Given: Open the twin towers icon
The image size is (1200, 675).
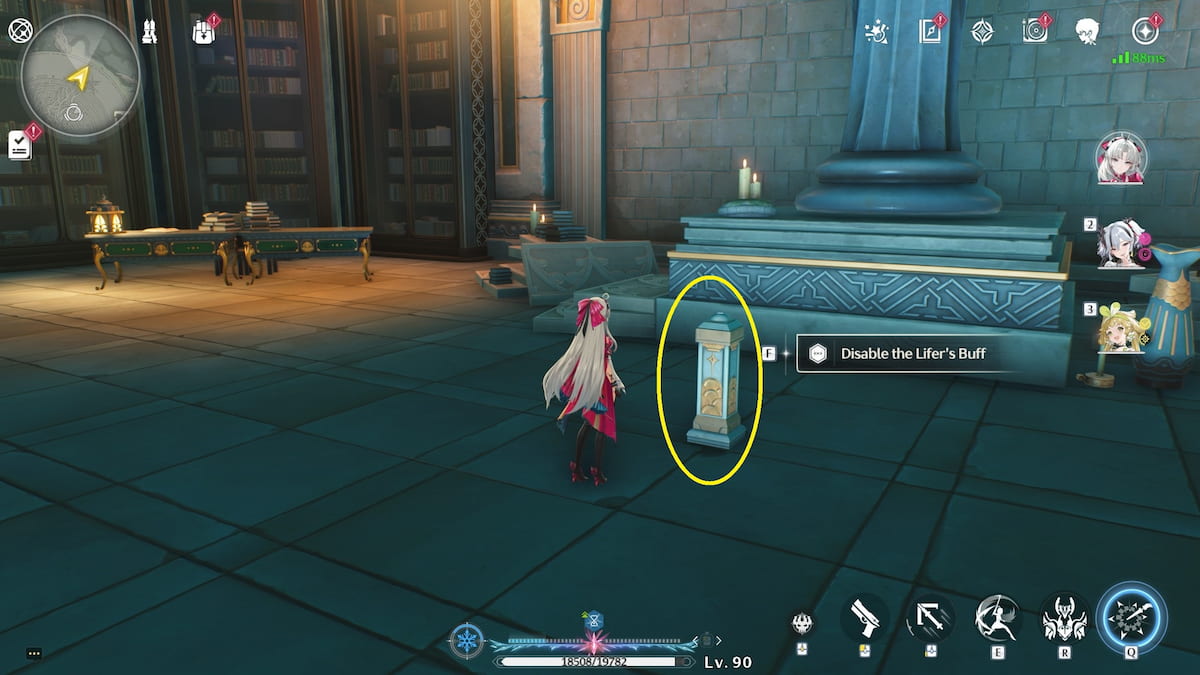Looking at the screenshot, I should [x=149, y=31].
